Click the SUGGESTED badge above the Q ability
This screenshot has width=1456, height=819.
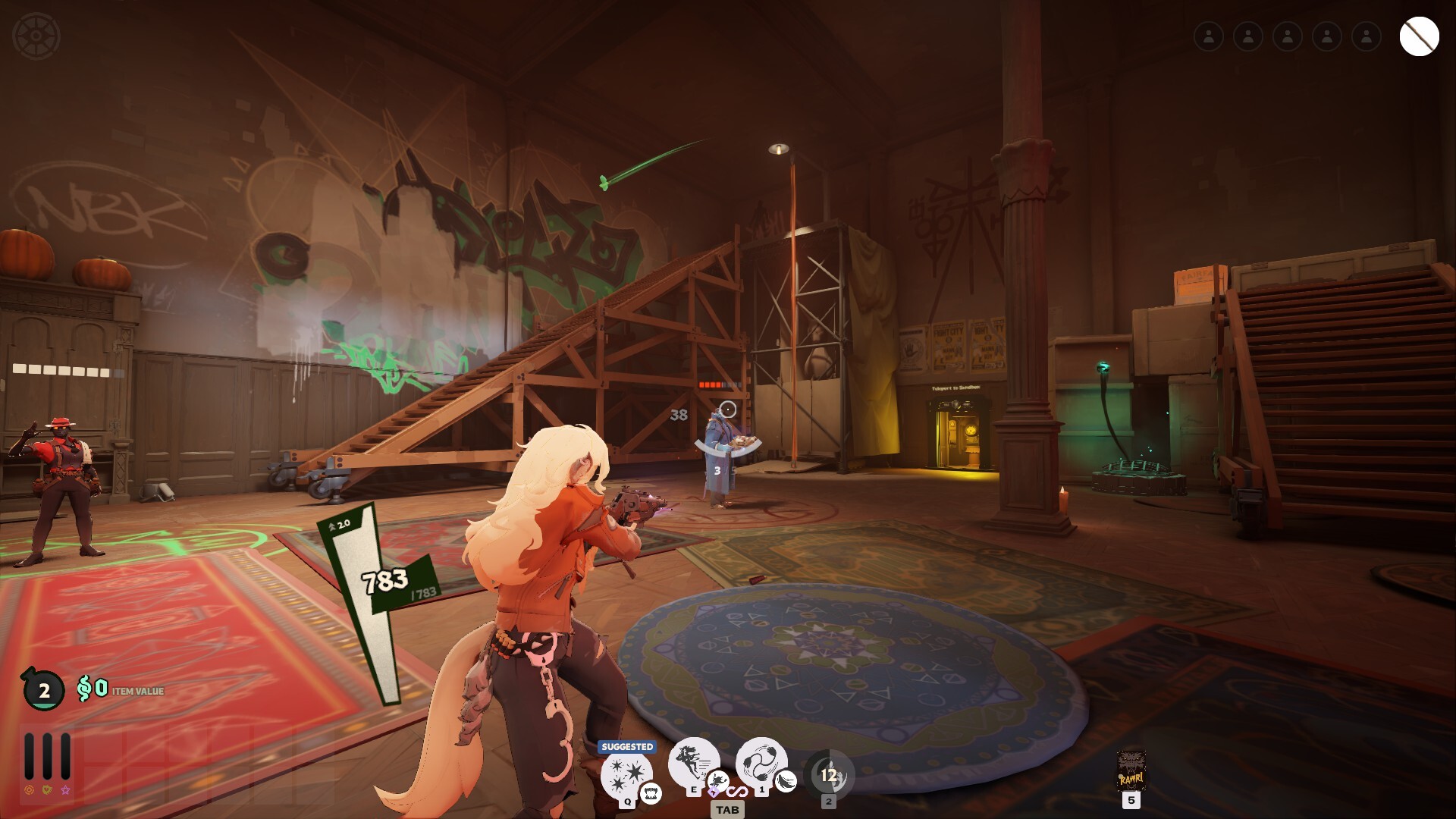[x=626, y=747]
